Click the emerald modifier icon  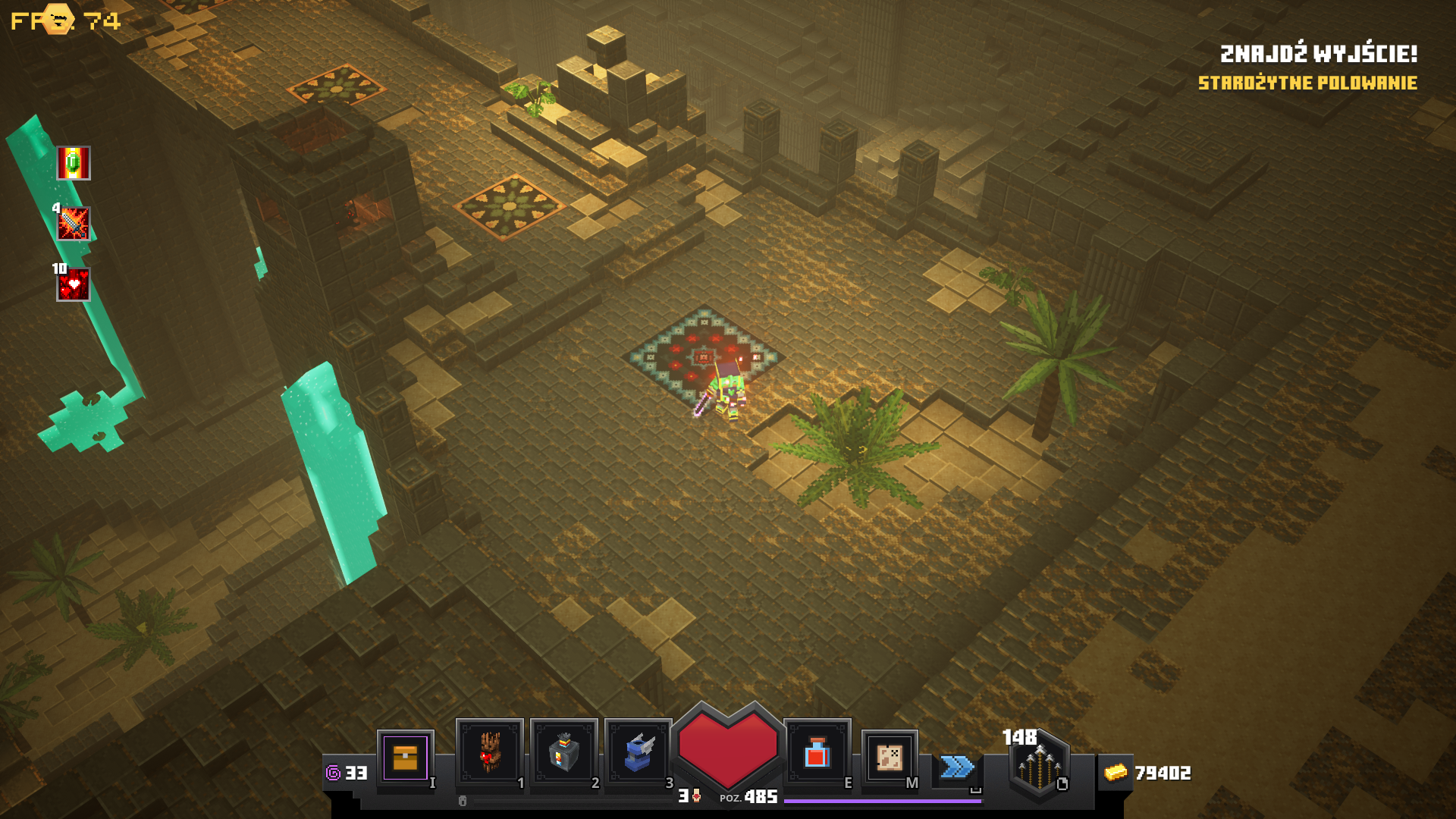[x=74, y=163]
